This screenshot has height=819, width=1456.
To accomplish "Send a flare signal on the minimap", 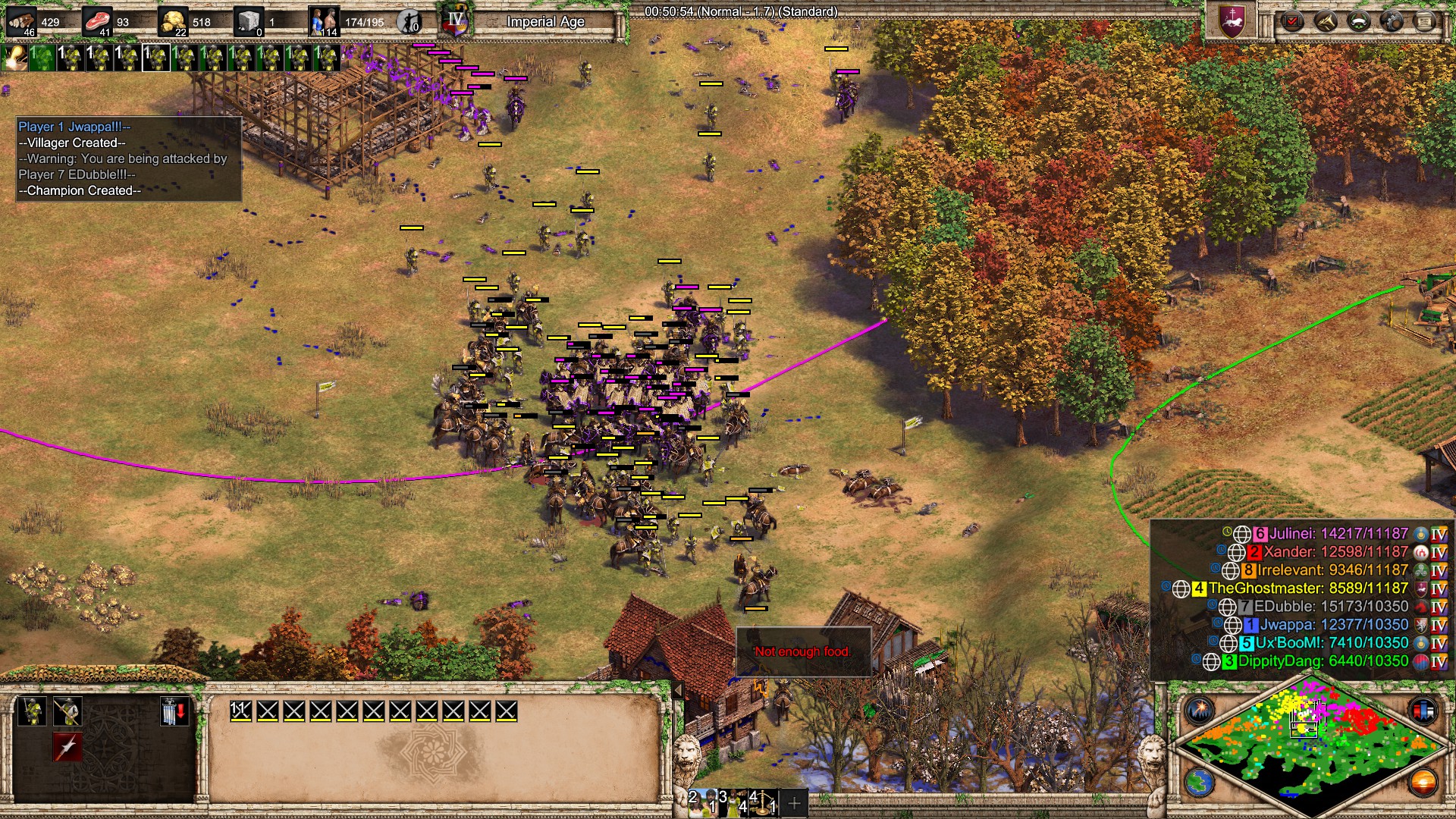I will click(x=1200, y=711).
